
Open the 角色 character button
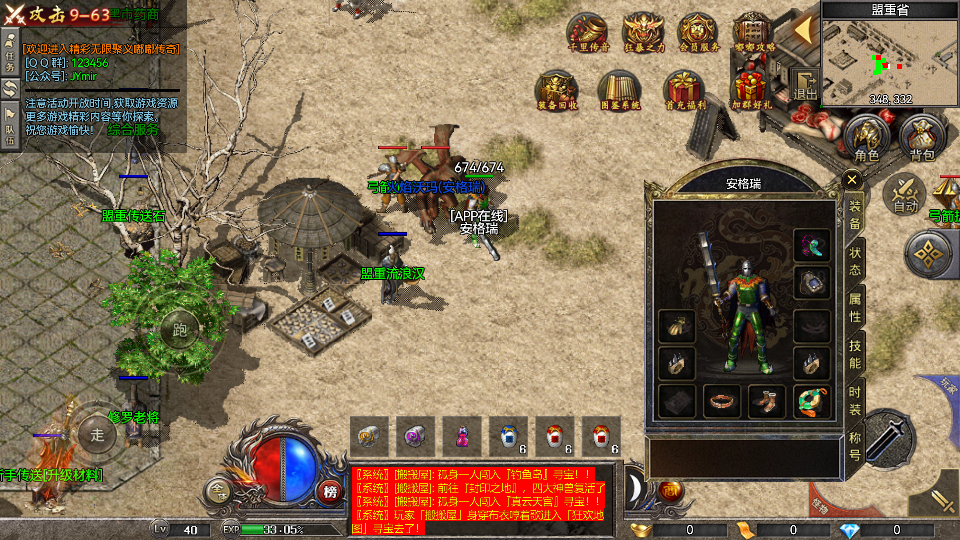(866, 138)
